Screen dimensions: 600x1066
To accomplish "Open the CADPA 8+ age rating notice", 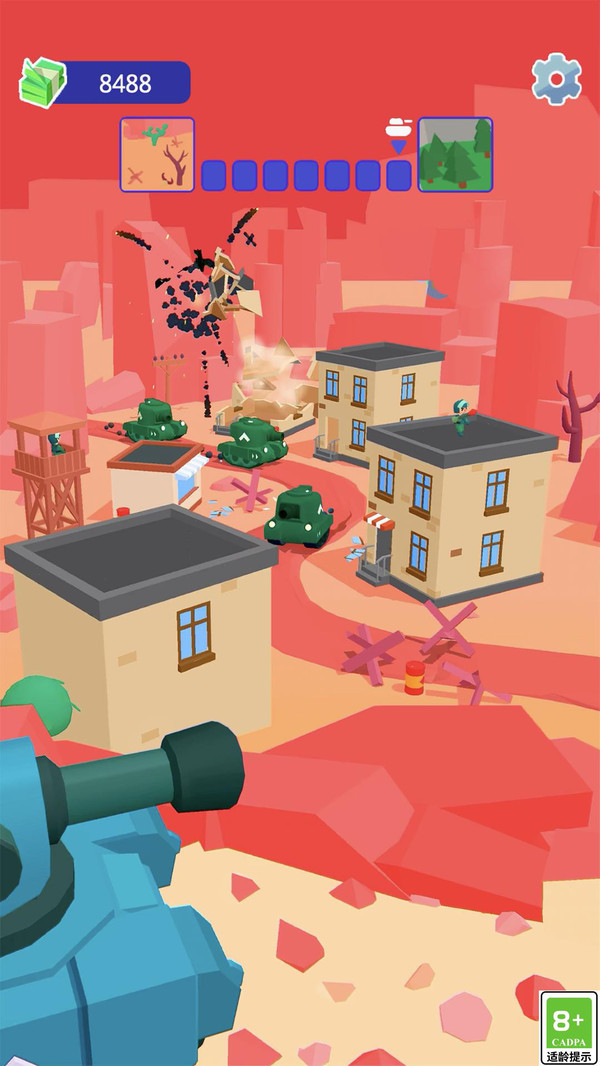I will pos(569,1027).
